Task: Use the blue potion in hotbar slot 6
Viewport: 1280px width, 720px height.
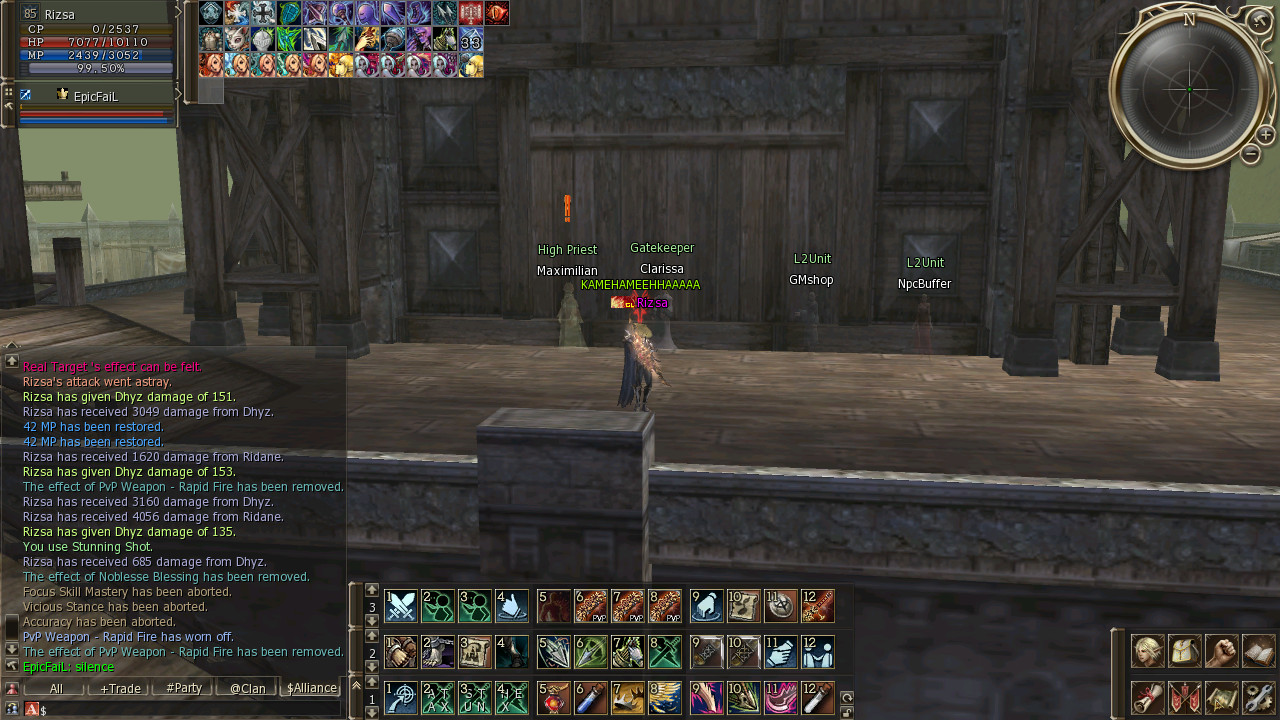Action: [591, 697]
